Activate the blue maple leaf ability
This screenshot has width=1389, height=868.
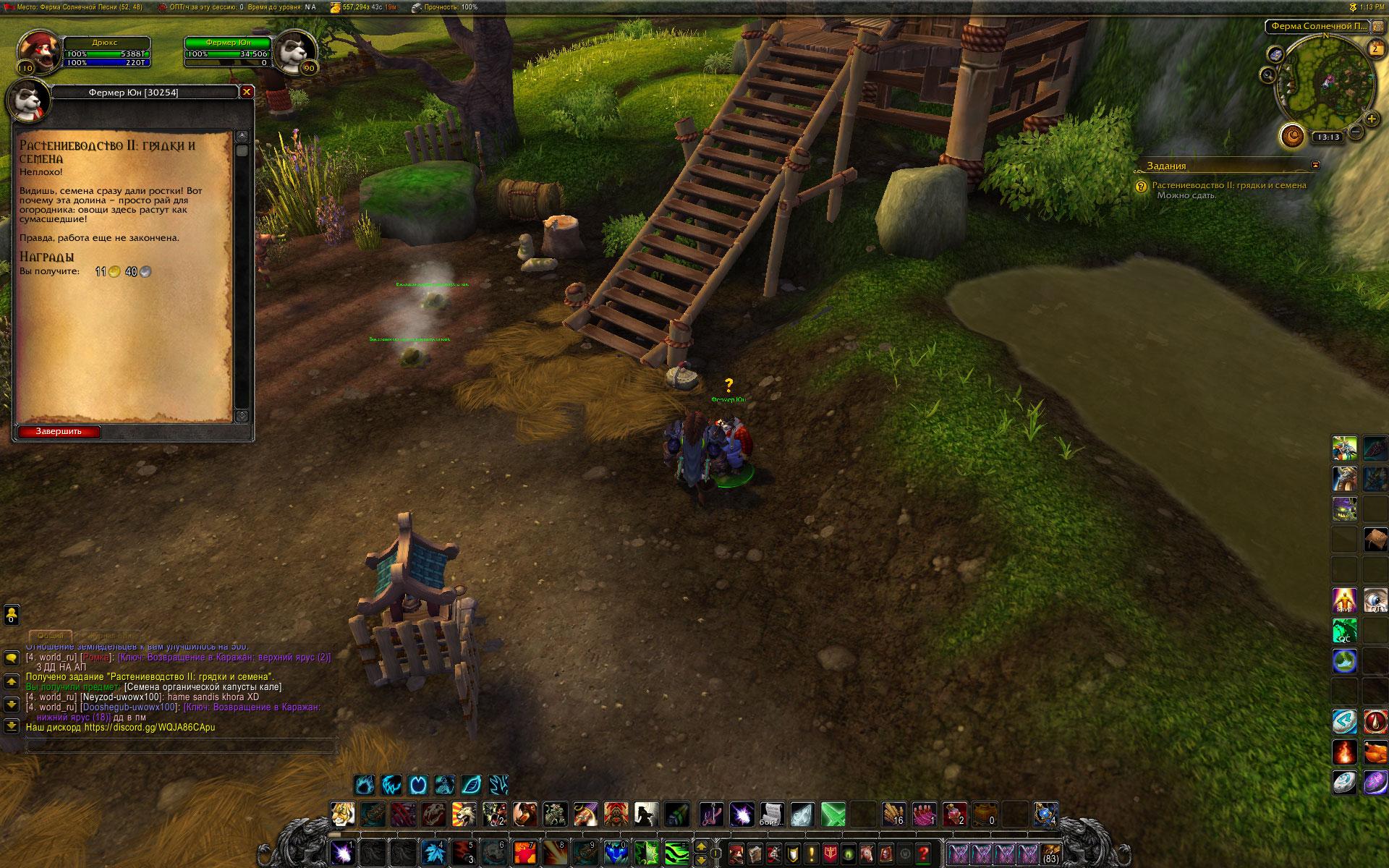tap(433, 854)
